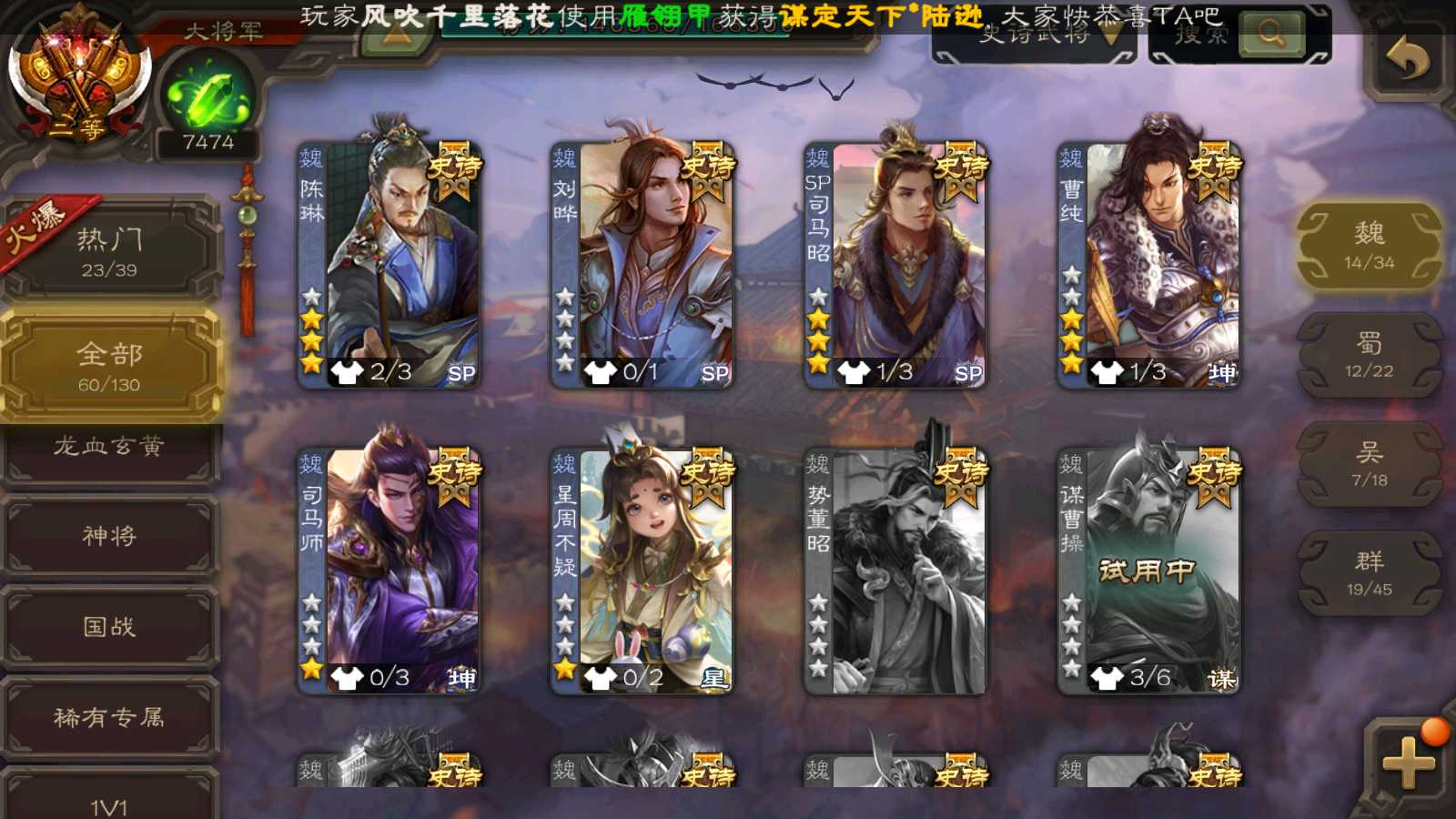The height and width of the screenshot is (819, 1456).
Task: Open the 星周不疑 hero card
Action: 642,571
